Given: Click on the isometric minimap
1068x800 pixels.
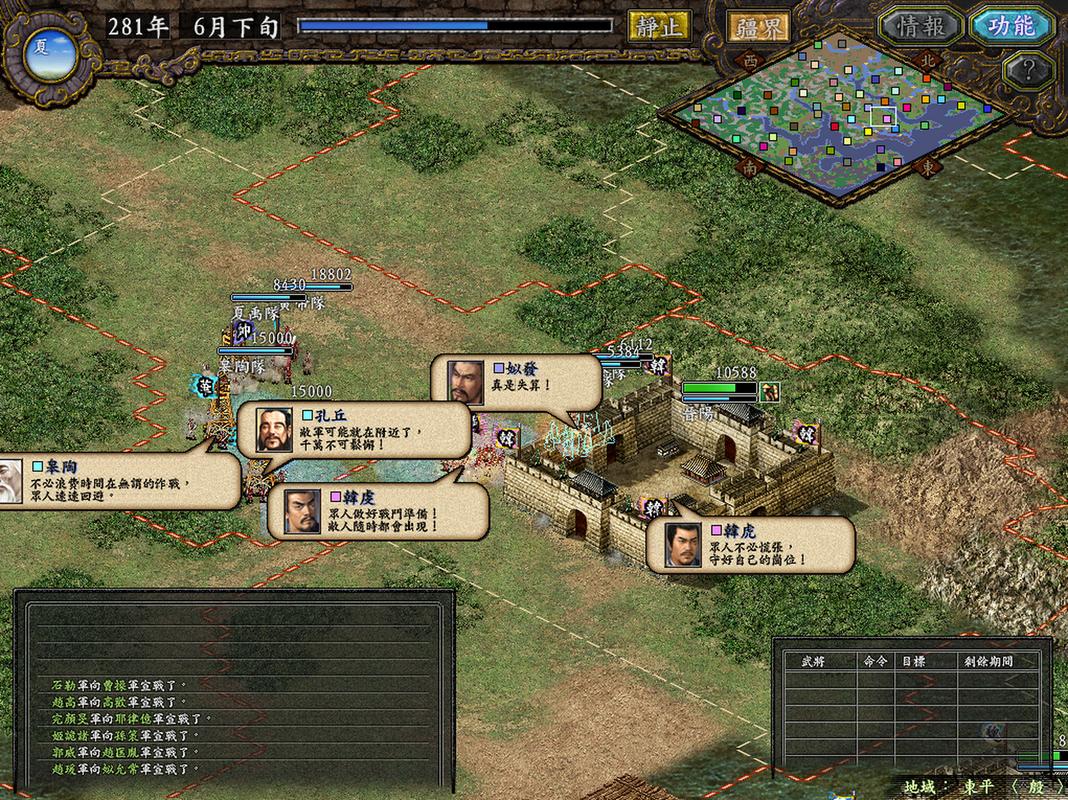Looking at the screenshot, I should 840,115.
